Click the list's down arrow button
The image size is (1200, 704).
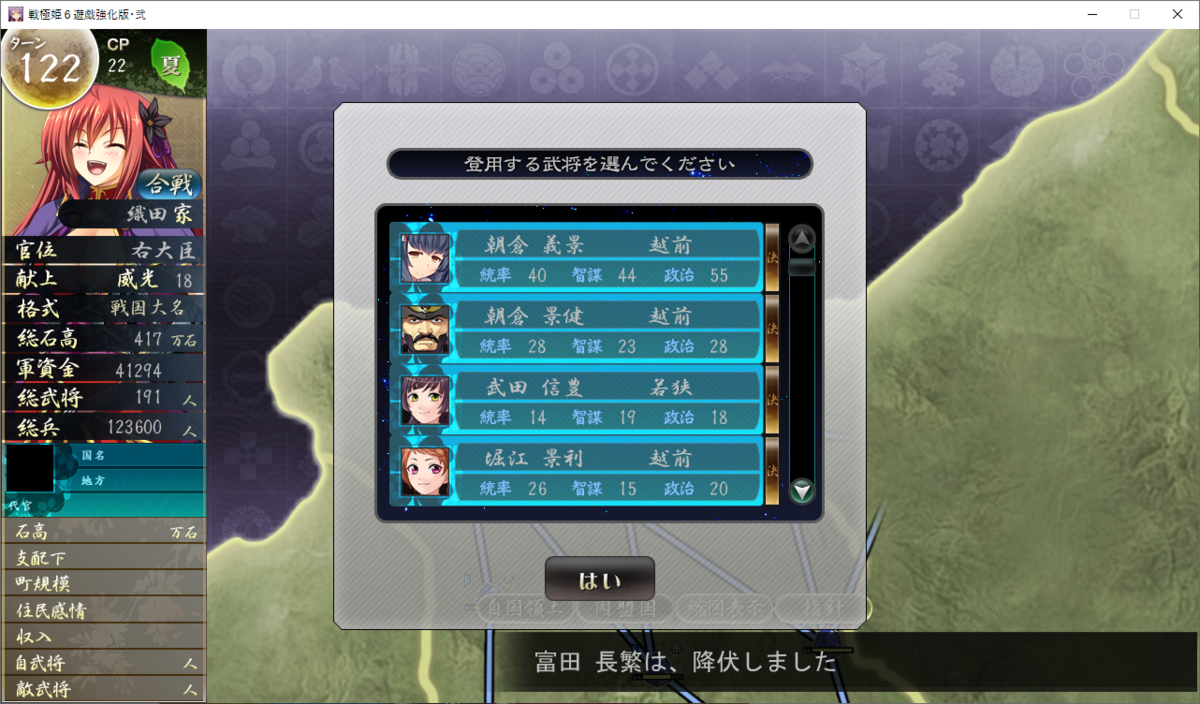pos(802,490)
